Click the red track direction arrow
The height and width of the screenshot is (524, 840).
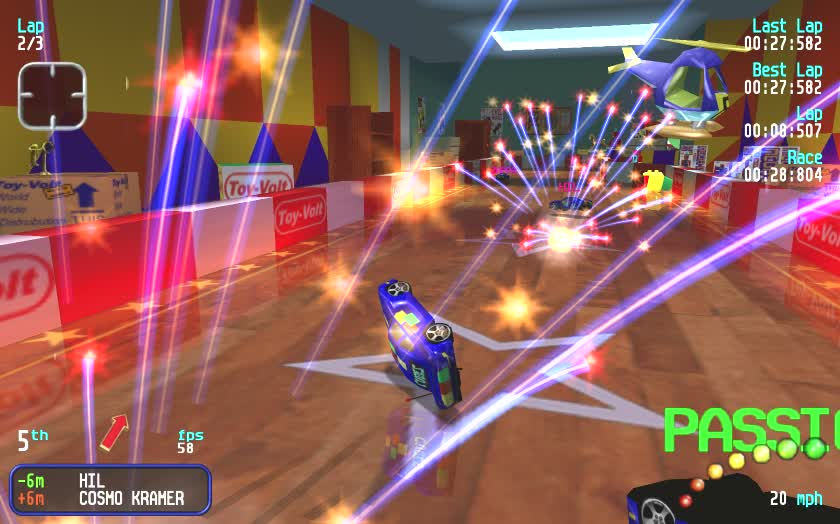[x=113, y=433]
